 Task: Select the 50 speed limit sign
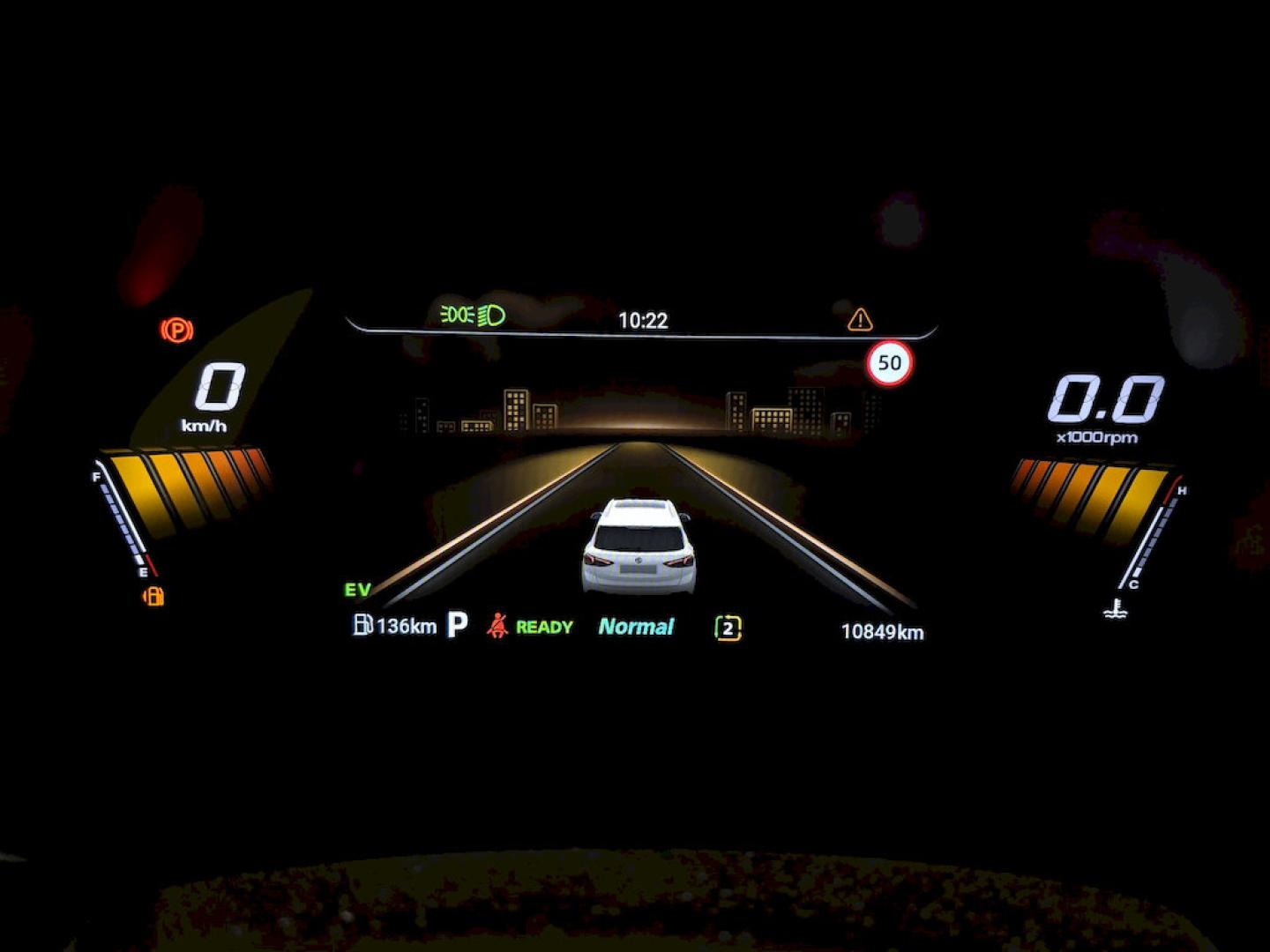pos(889,363)
